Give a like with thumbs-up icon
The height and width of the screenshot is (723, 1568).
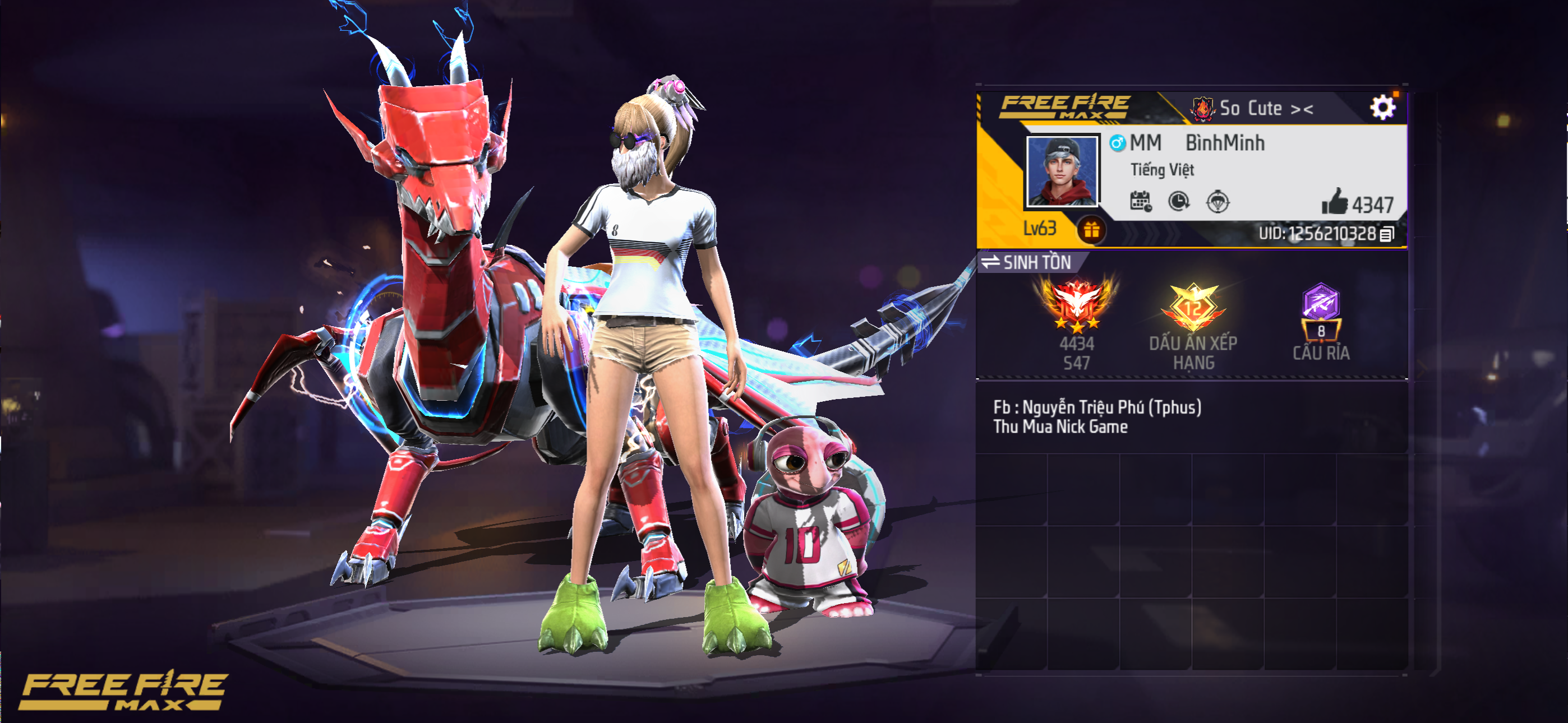pyautogui.click(x=1334, y=202)
